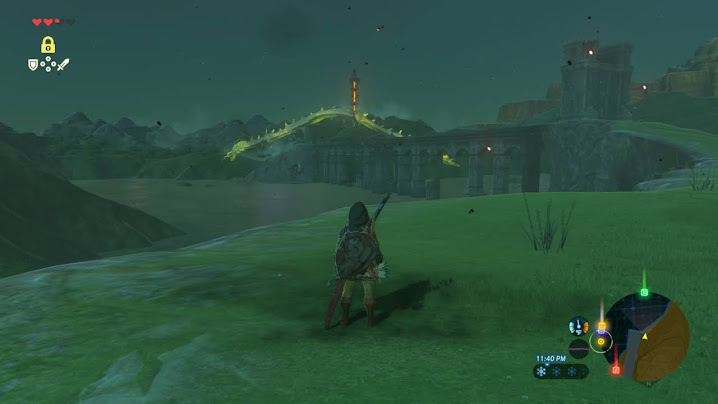Click the yellow player arrow on minimap
718x404 pixels.
tap(645, 336)
